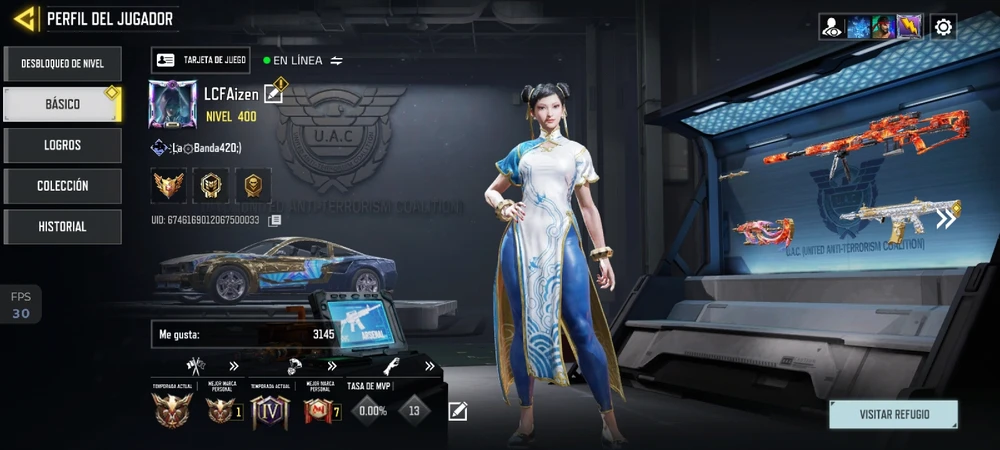Viewport: 1000px width, 450px height.
Task: Switch to the Logros tab
Action: click(62, 145)
